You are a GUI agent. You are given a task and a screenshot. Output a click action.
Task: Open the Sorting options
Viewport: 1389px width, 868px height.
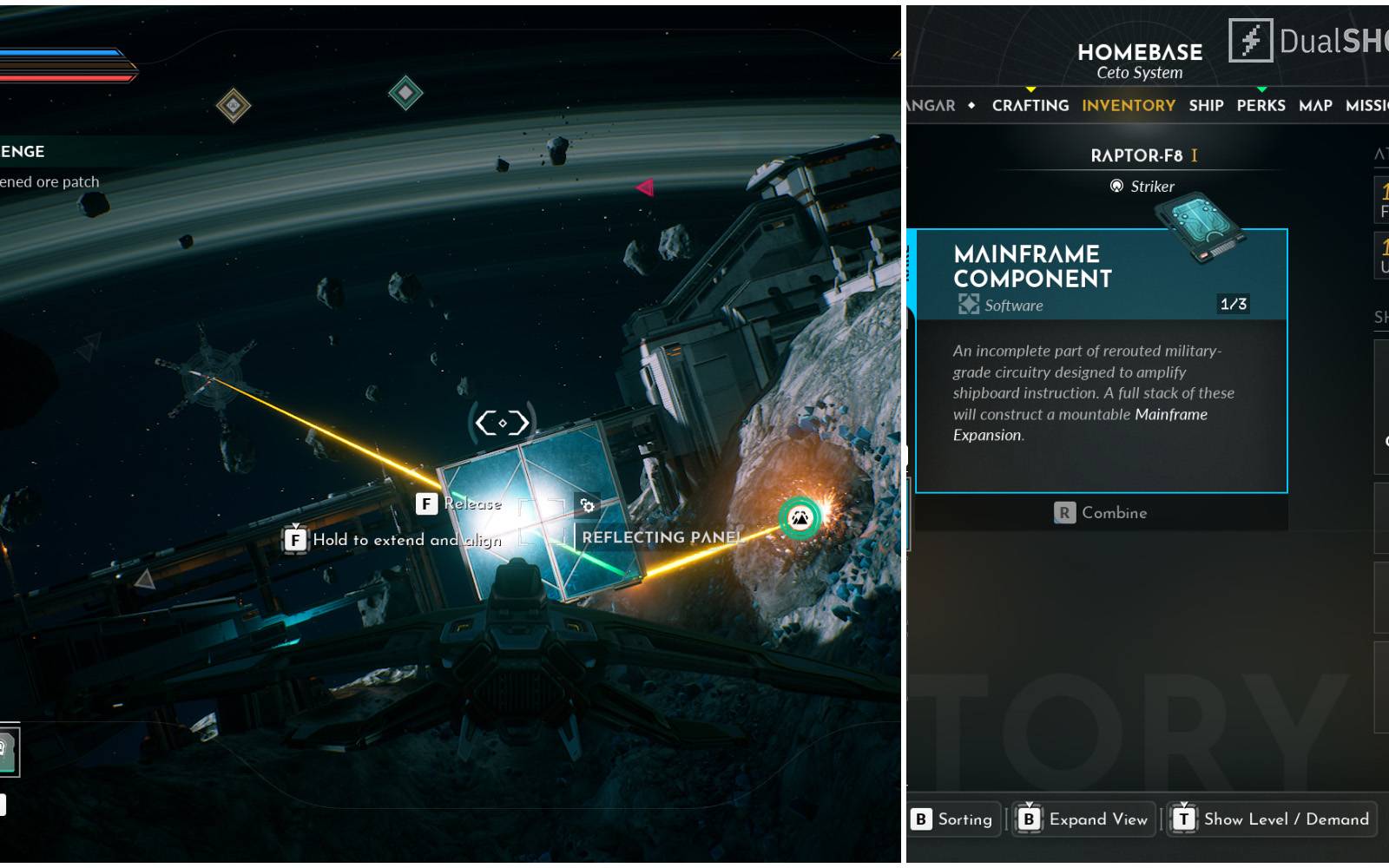[x=953, y=819]
